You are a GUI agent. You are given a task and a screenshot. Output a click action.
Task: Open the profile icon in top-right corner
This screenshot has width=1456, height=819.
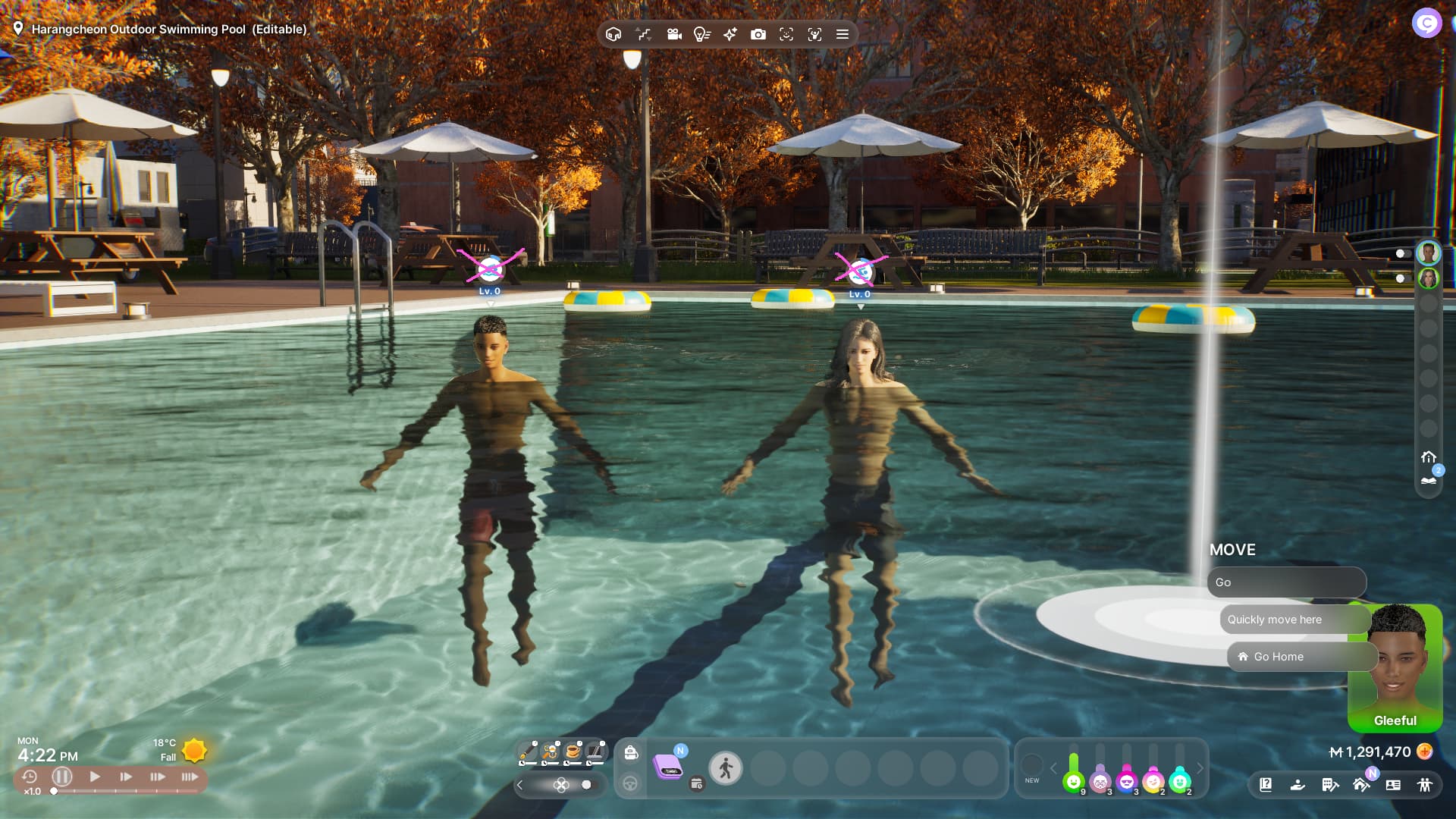click(x=1426, y=23)
